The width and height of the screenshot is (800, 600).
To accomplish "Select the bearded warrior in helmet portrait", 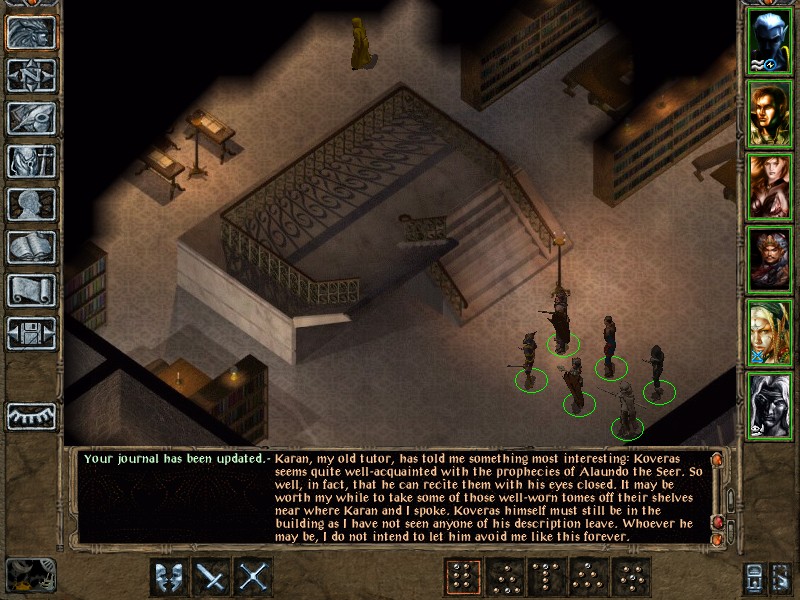I will 768,258.
